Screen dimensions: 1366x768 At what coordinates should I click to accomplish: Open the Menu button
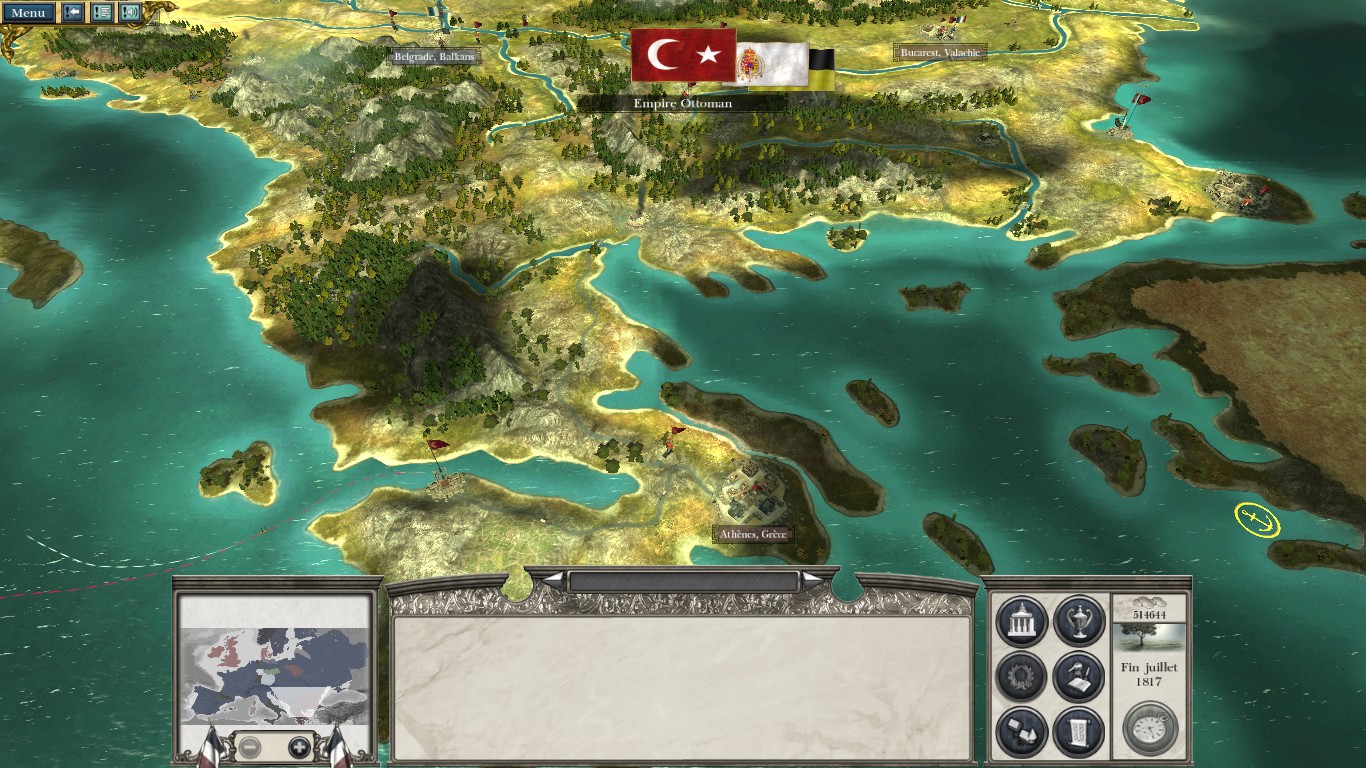click(28, 13)
